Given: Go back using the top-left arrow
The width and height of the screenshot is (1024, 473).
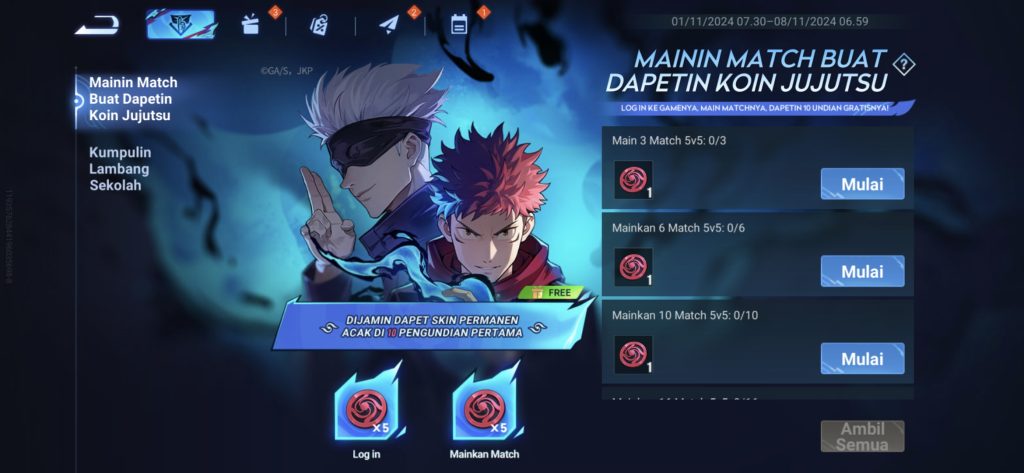Looking at the screenshot, I should click(97, 25).
